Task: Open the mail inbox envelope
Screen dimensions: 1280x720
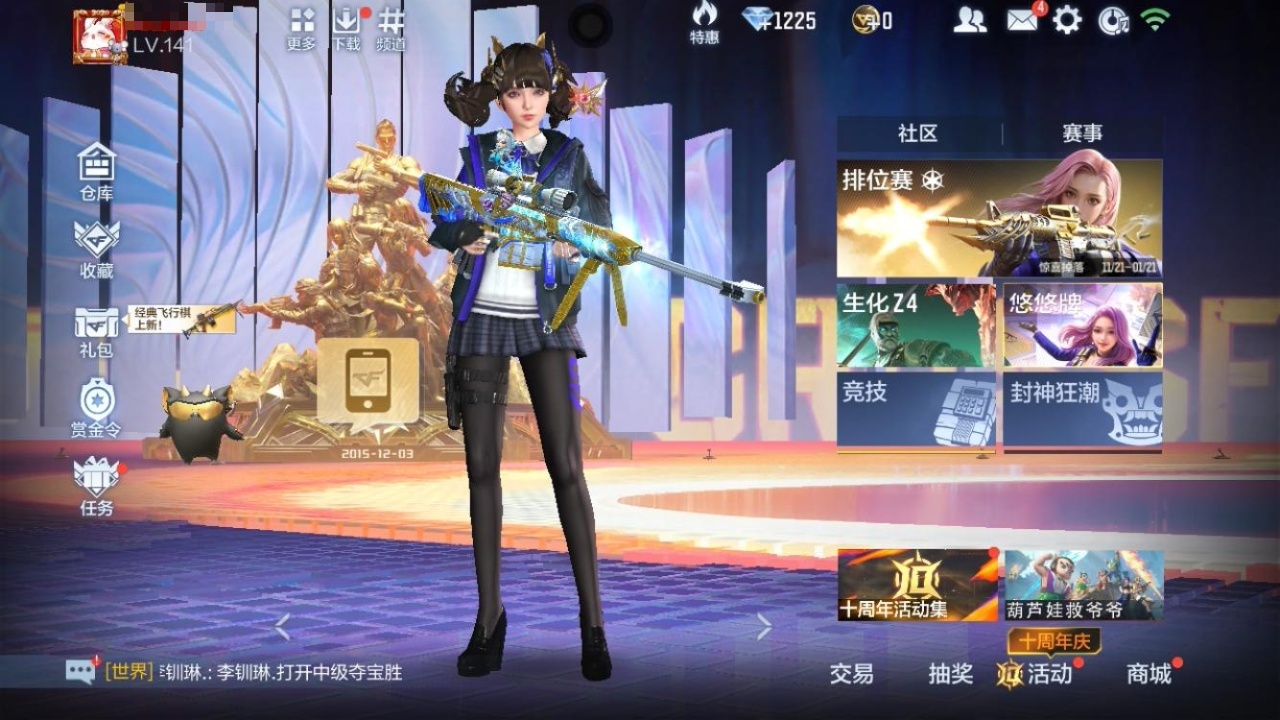Action: pos(1022,20)
